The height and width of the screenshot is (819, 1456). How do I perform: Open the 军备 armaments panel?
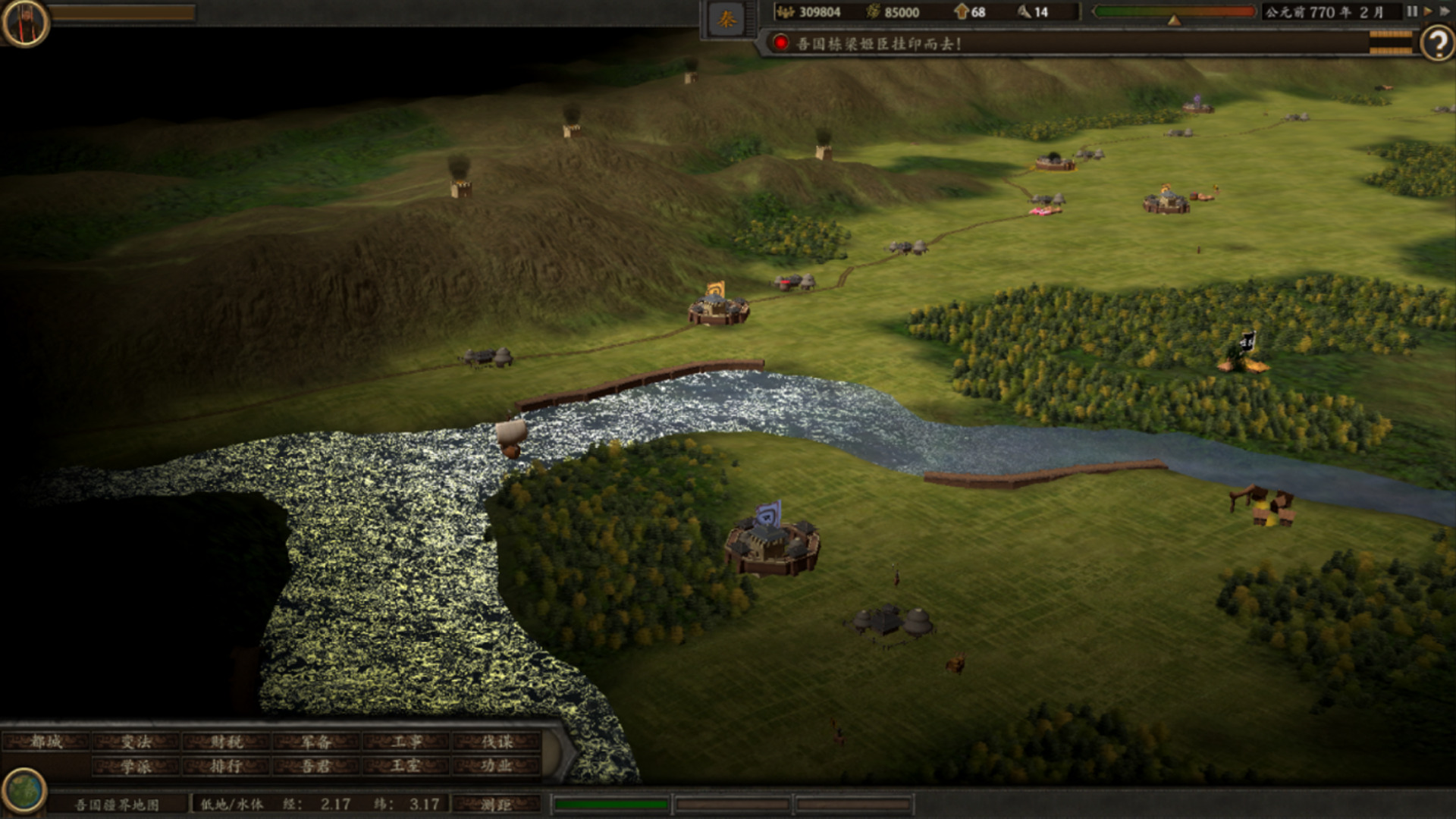click(x=315, y=742)
